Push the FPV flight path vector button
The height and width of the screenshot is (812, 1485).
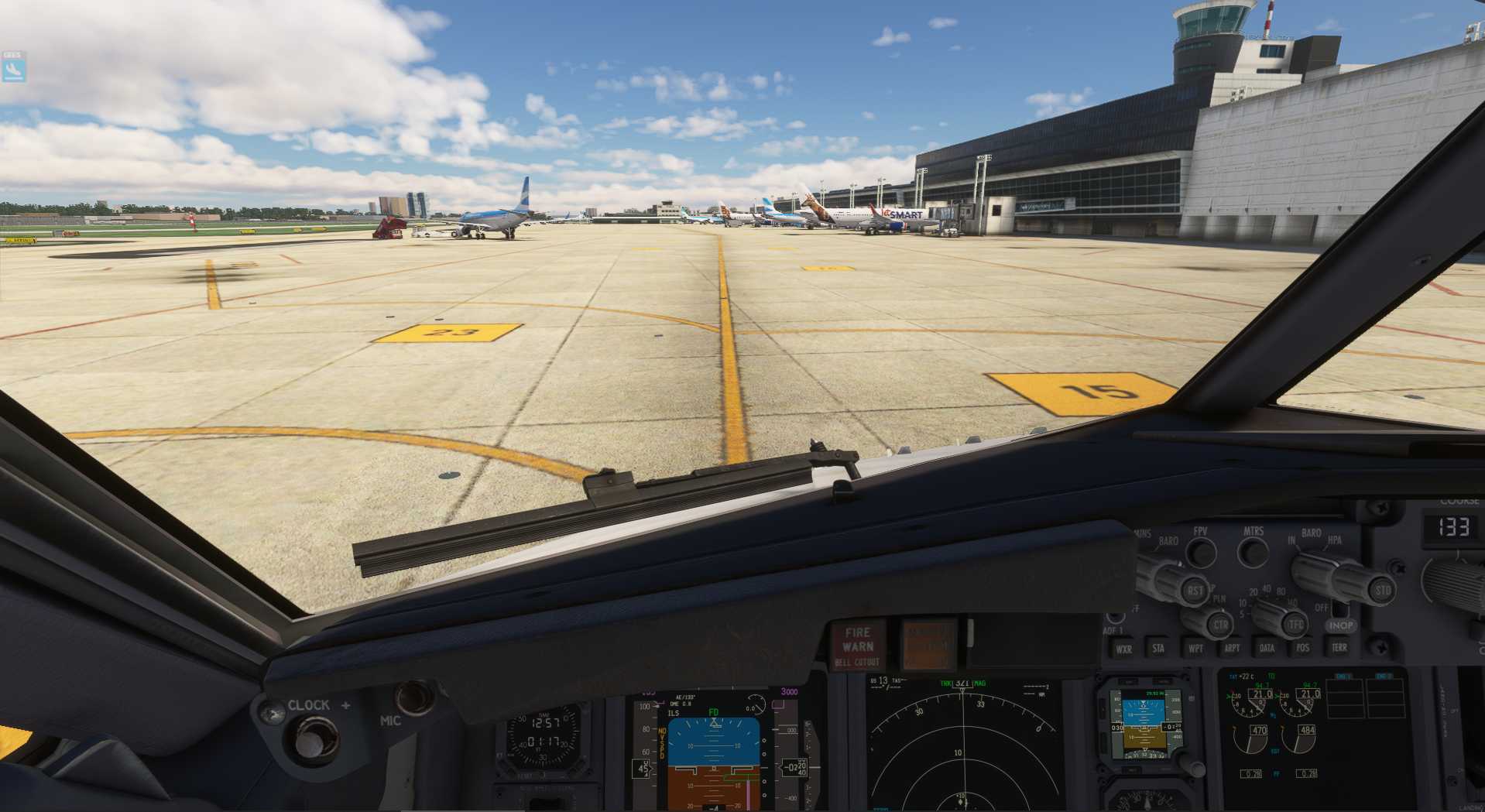[1201, 551]
